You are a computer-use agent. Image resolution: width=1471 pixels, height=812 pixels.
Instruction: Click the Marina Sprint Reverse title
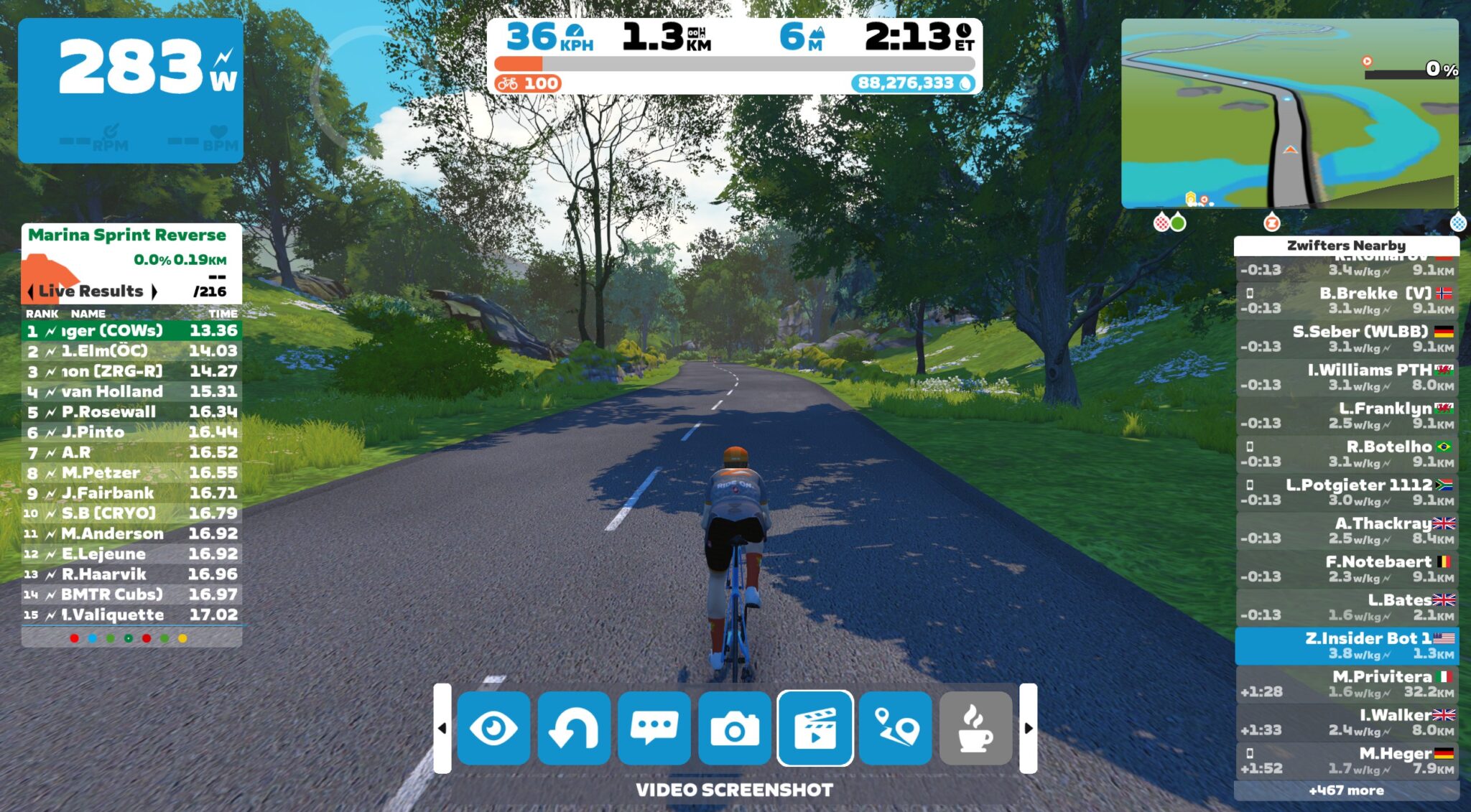click(126, 234)
